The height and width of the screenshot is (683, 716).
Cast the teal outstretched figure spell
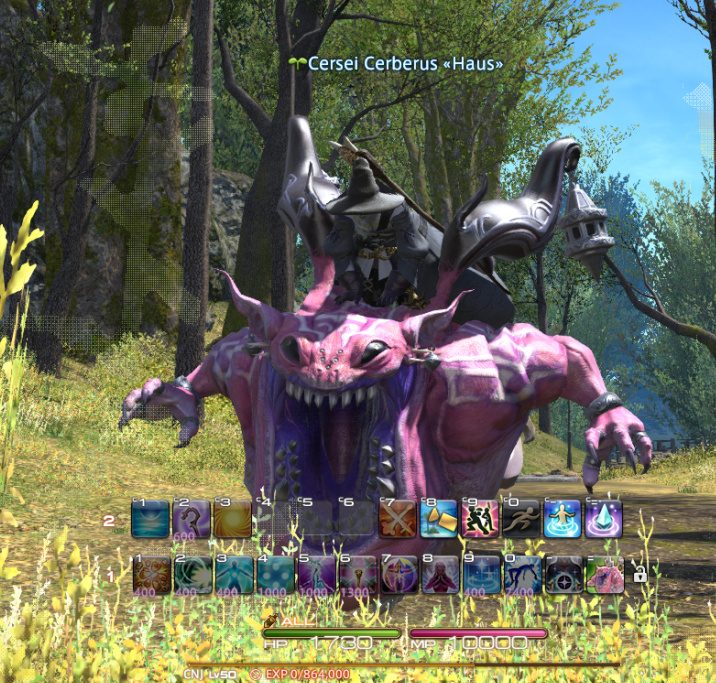[x=231, y=574]
